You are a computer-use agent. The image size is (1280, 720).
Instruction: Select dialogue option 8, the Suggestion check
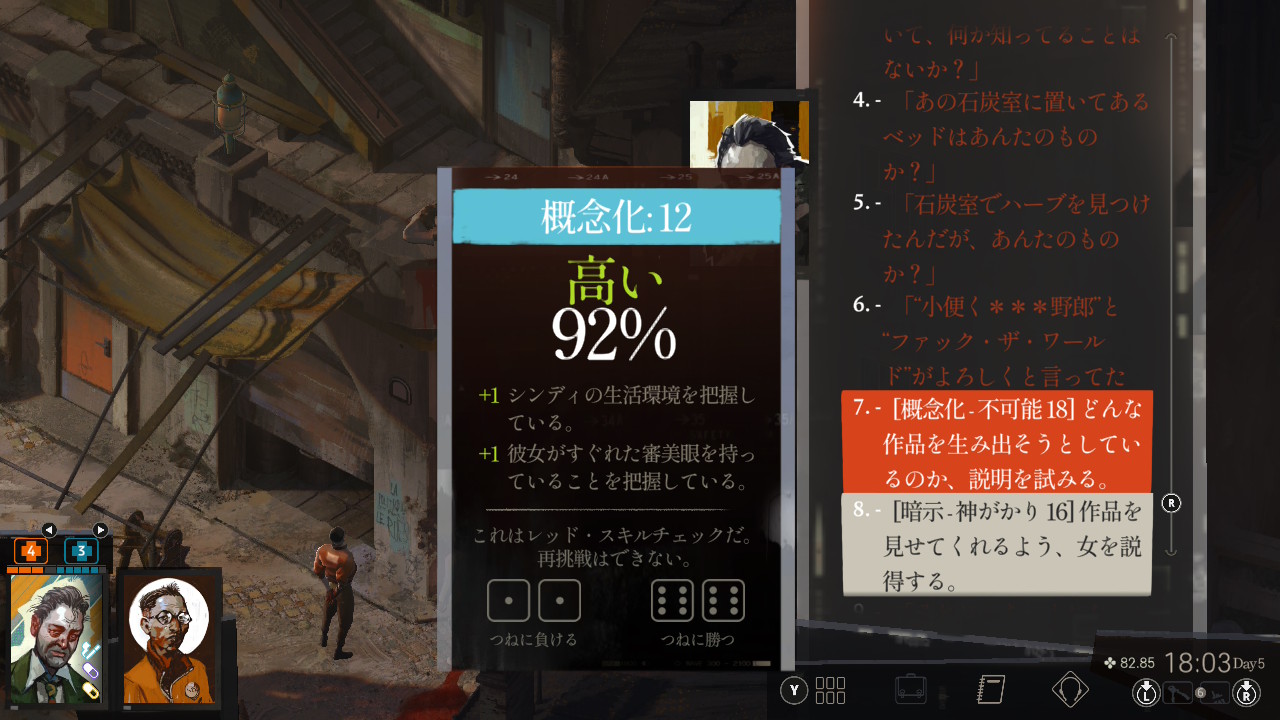[997, 545]
